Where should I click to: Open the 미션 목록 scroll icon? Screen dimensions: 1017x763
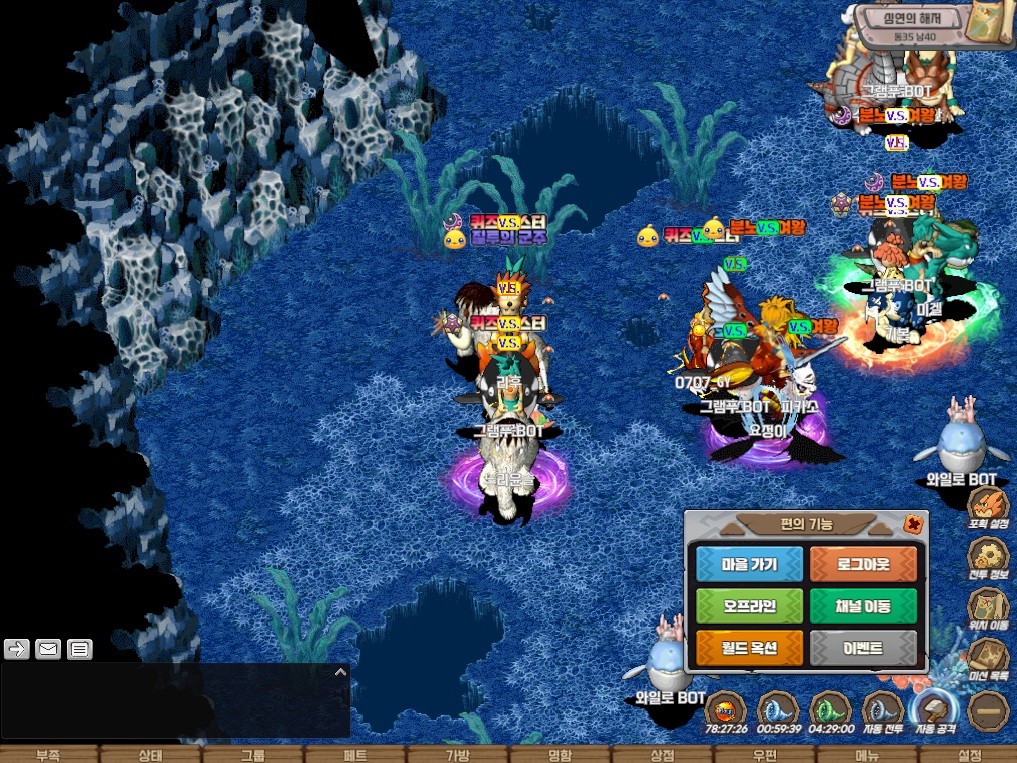[x=988, y=658]
